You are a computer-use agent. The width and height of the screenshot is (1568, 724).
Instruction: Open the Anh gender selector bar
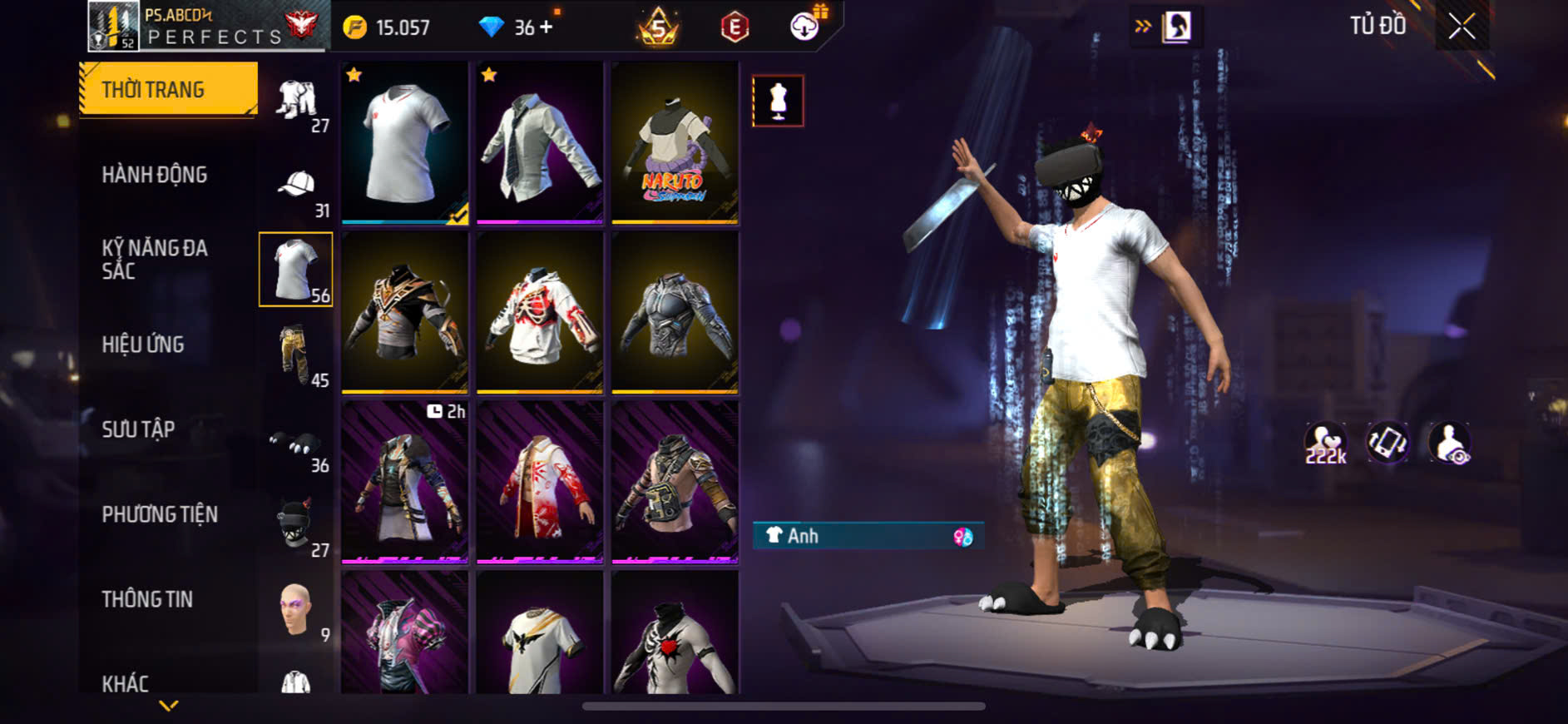click(868, 536)
